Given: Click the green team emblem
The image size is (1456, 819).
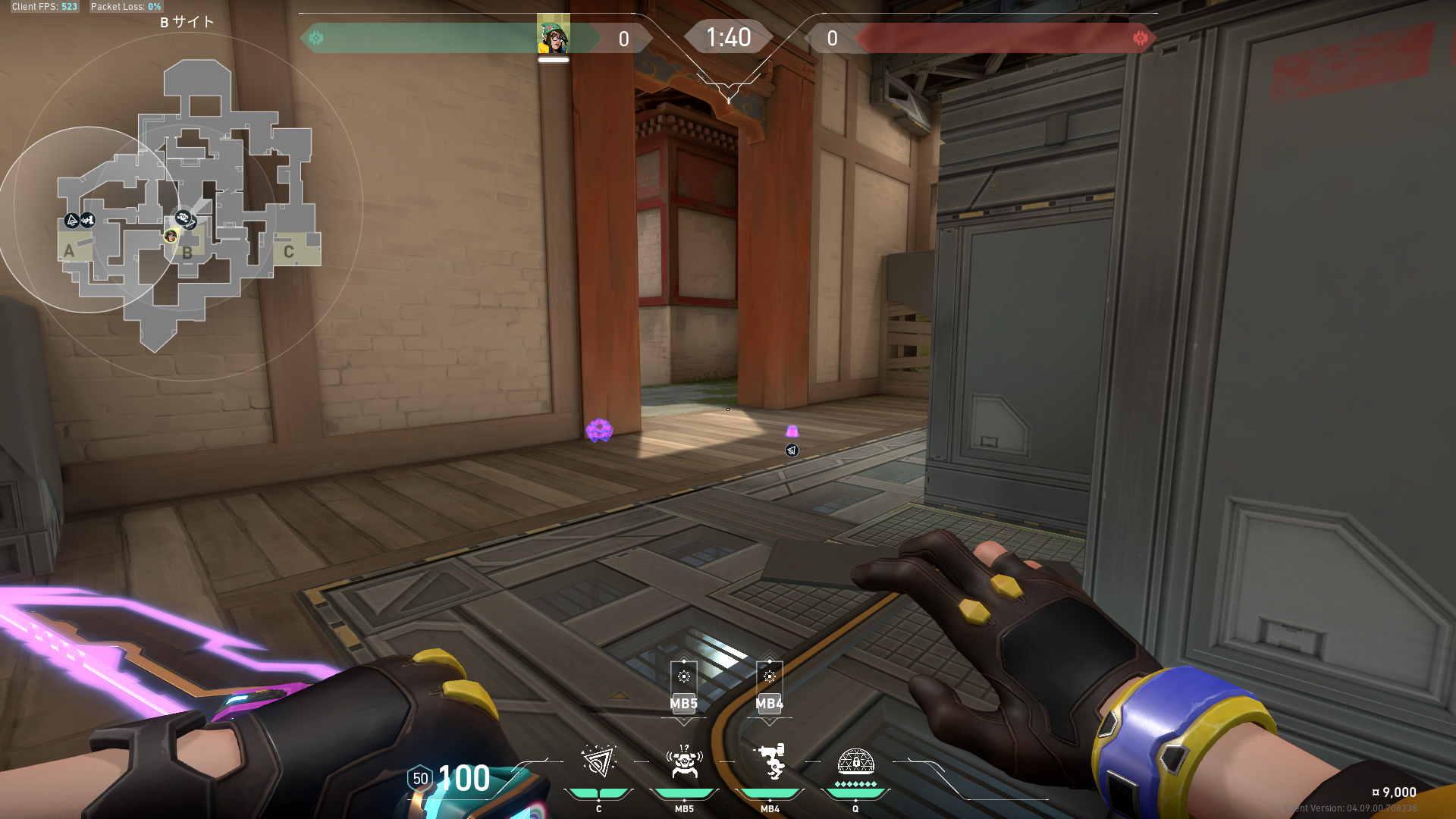Looking at the screenshot, I should (x=316, y=38).
